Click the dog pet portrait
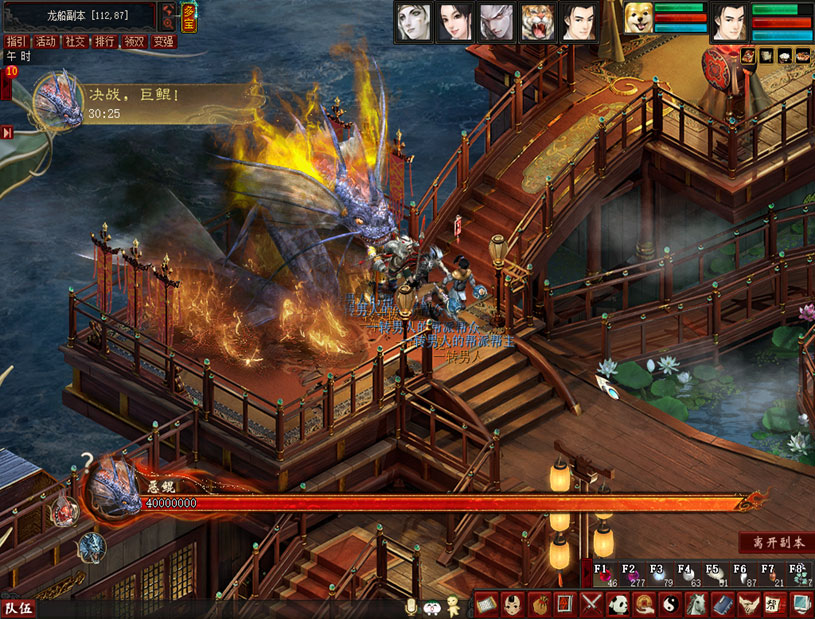Screen dimensions: 815x619 (x=639, y=19)
